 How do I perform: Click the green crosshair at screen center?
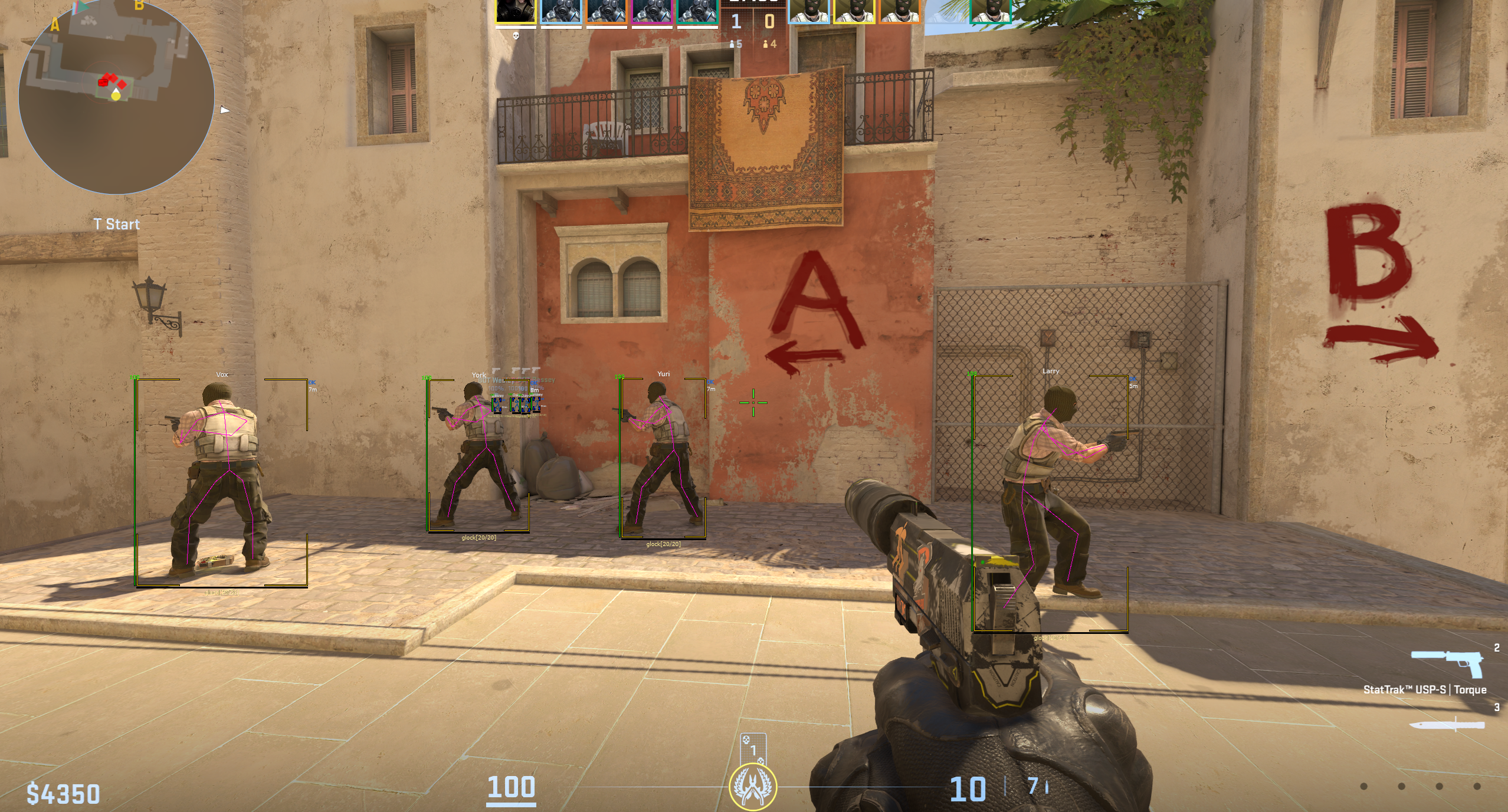(753, 402)
